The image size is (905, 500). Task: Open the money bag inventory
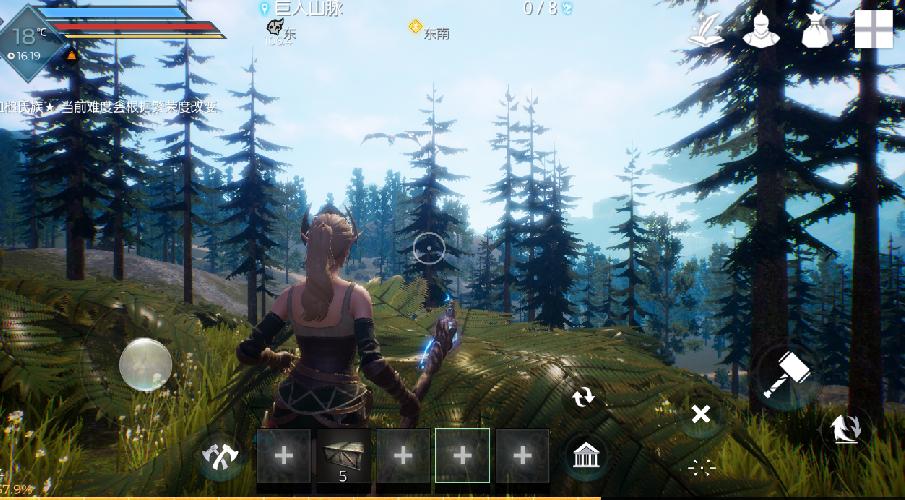coord(817,30)
